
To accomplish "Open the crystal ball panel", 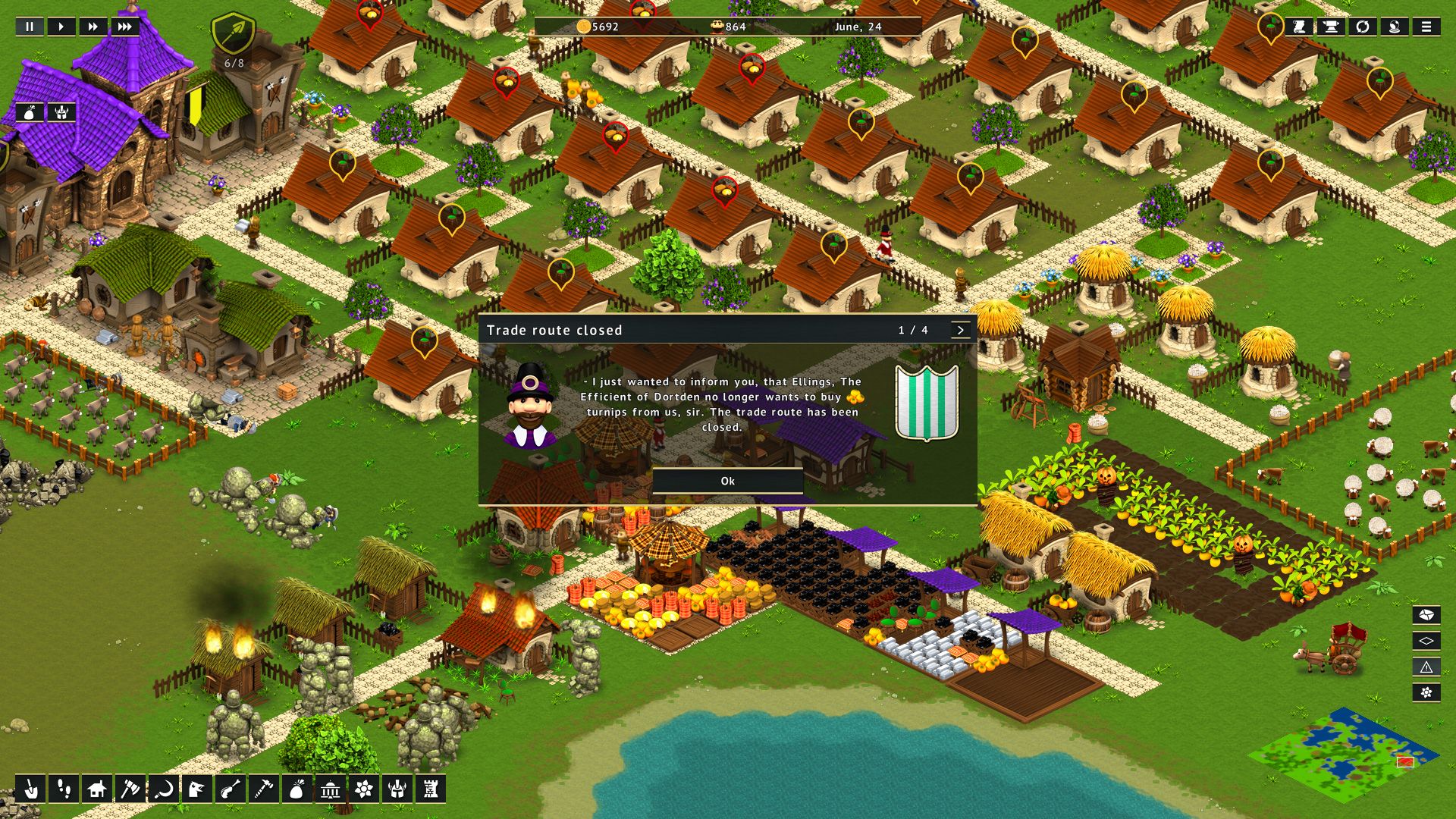I will point(1394,27).
